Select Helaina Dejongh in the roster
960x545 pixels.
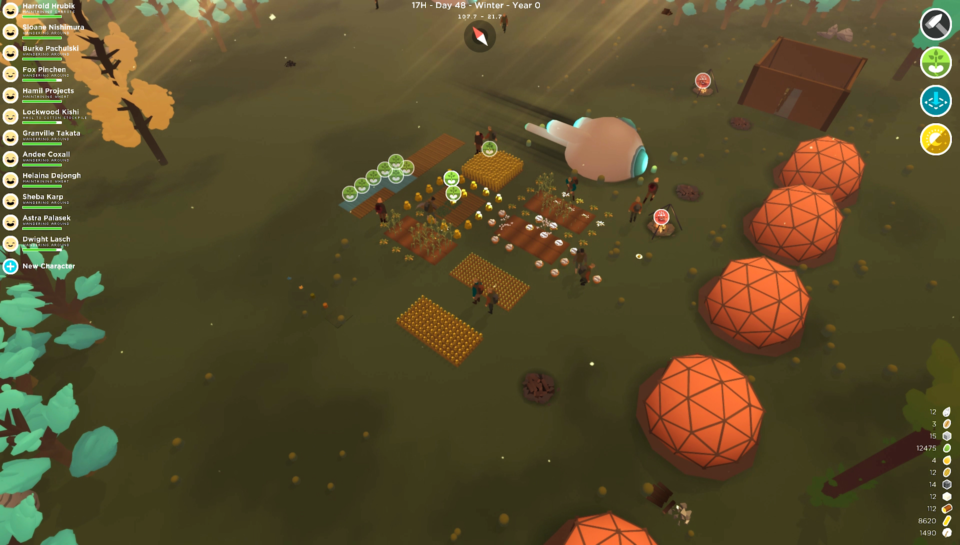point(51,175)
